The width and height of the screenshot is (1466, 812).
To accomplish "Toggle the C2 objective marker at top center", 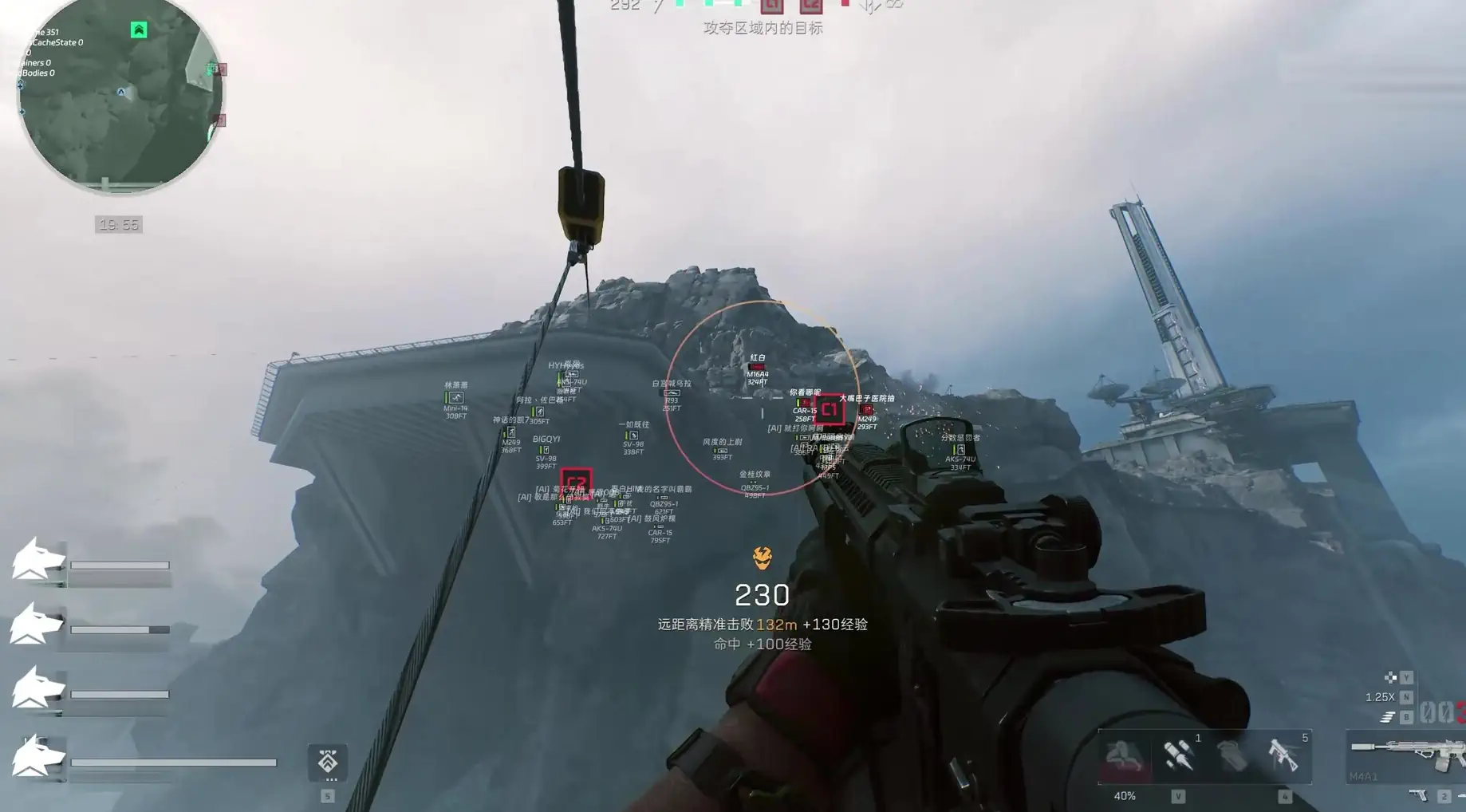I will coord(811,6).
